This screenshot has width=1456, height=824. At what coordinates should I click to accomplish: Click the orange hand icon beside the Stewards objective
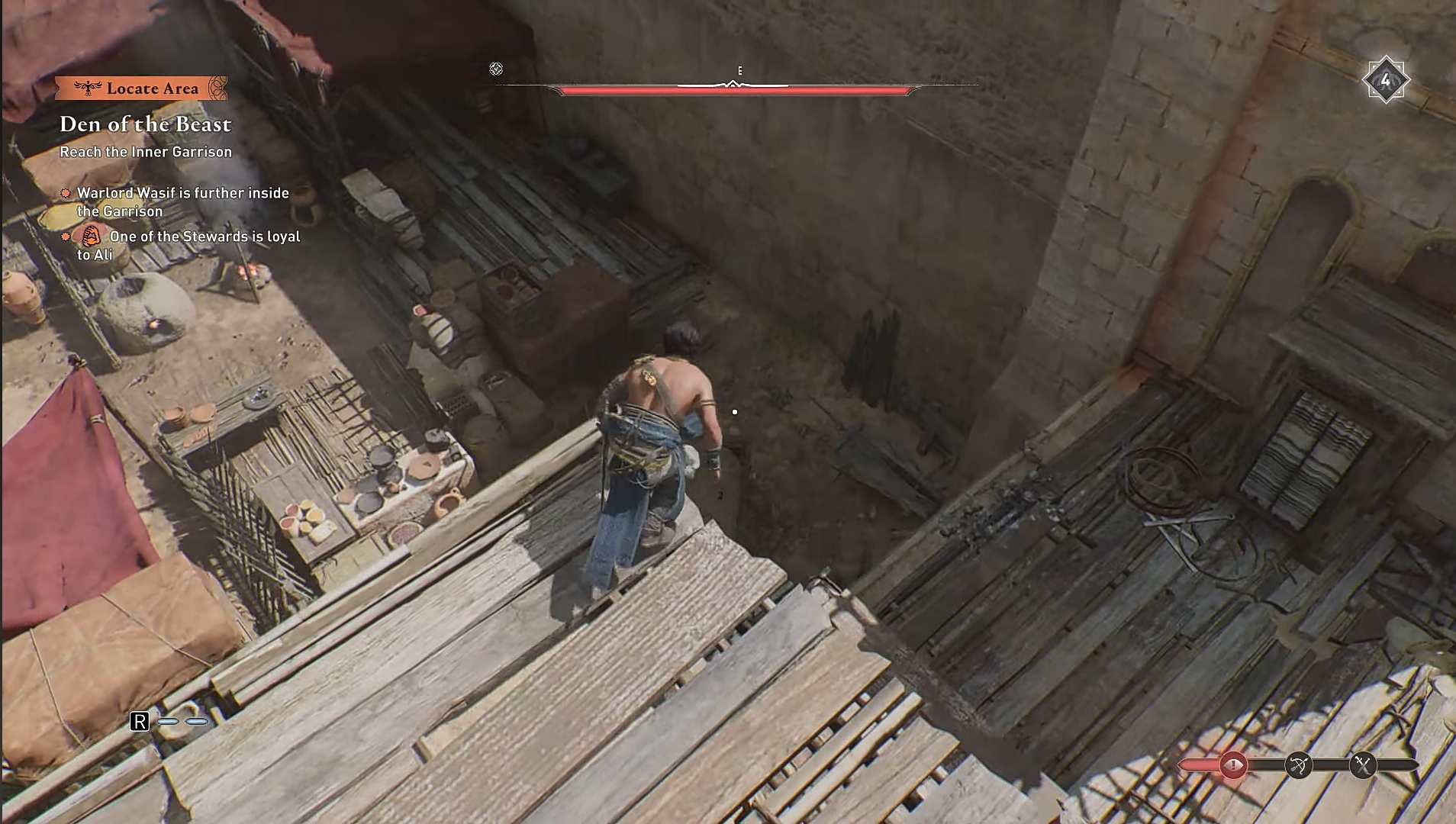point(92,236)
